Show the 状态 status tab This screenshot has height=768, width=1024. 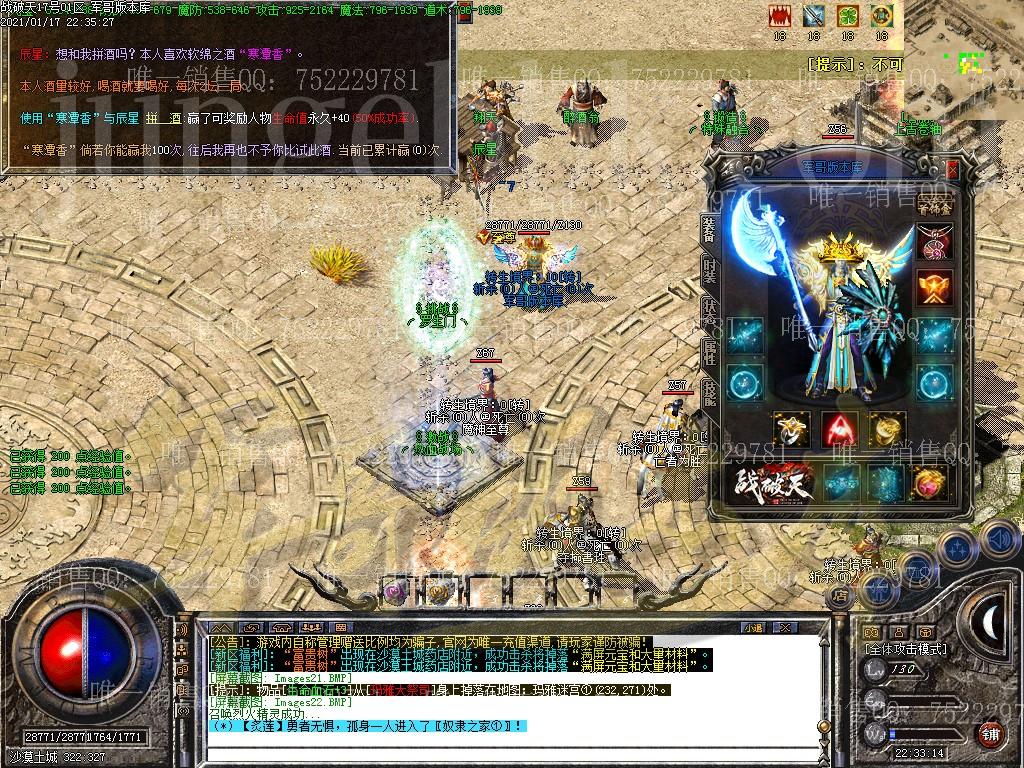point(709,310)
